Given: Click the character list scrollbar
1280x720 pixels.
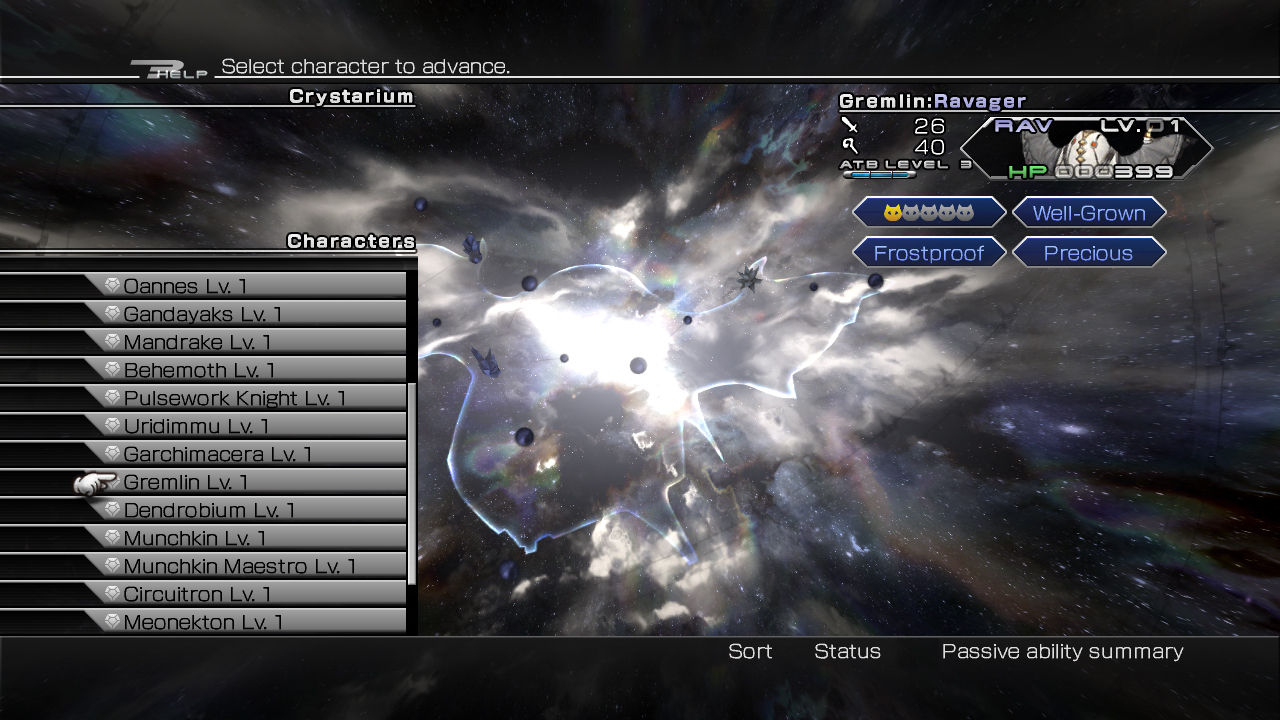Looking at the screenshot, I should (412, 480).
